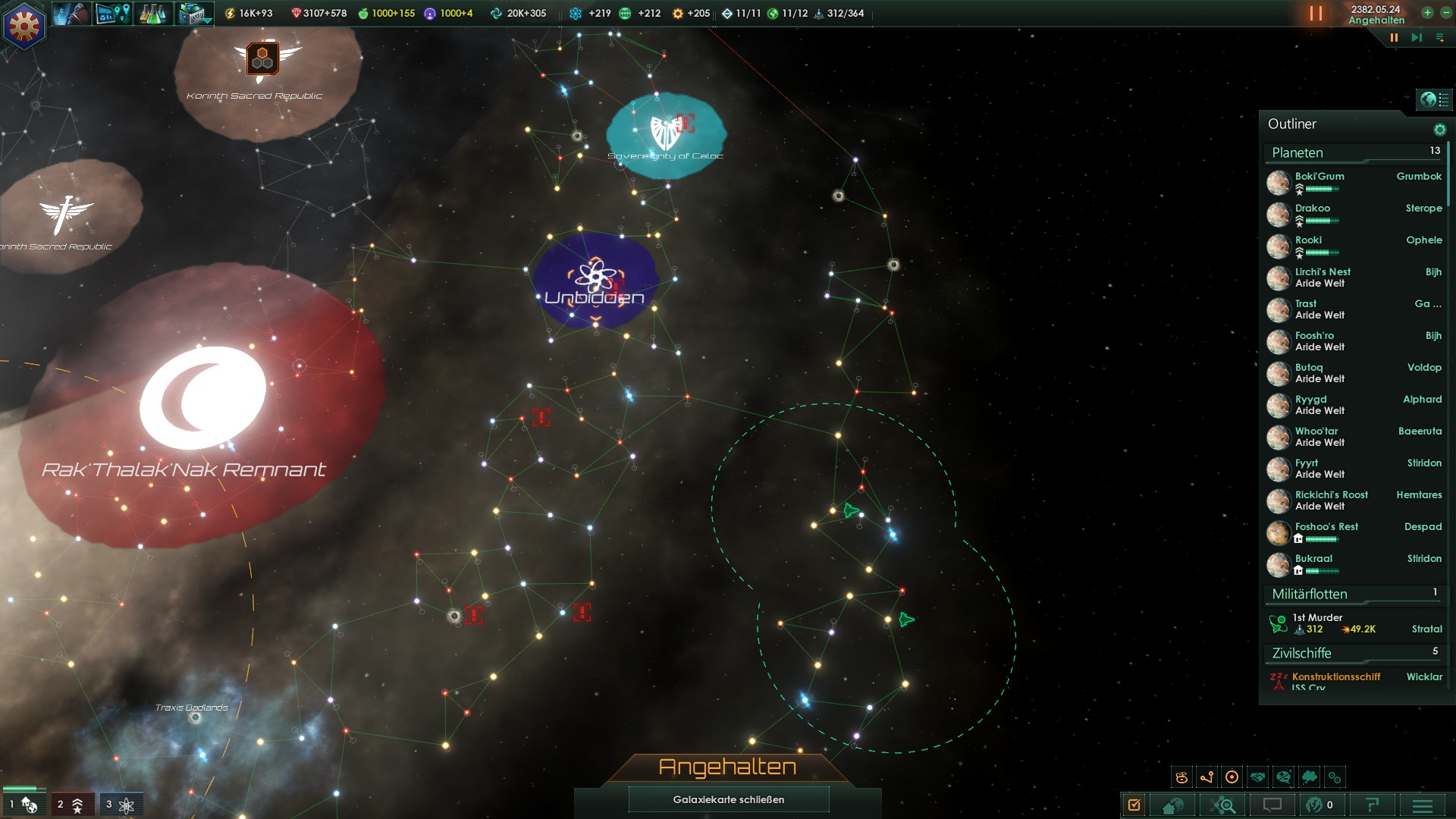Toggle the Outliner globe-list button
This screenshot has width=1456, height=819.
pyautogui.click(x=1435, y=99)
